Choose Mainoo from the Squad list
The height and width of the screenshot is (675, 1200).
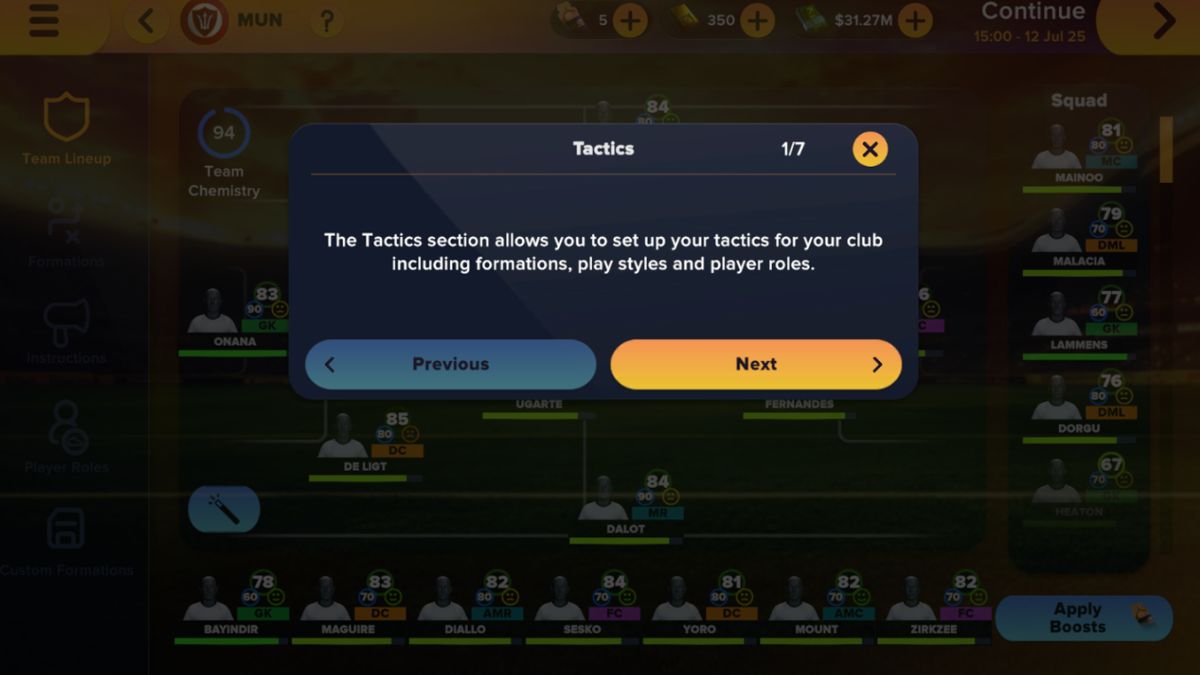[x=1078, y=154]
